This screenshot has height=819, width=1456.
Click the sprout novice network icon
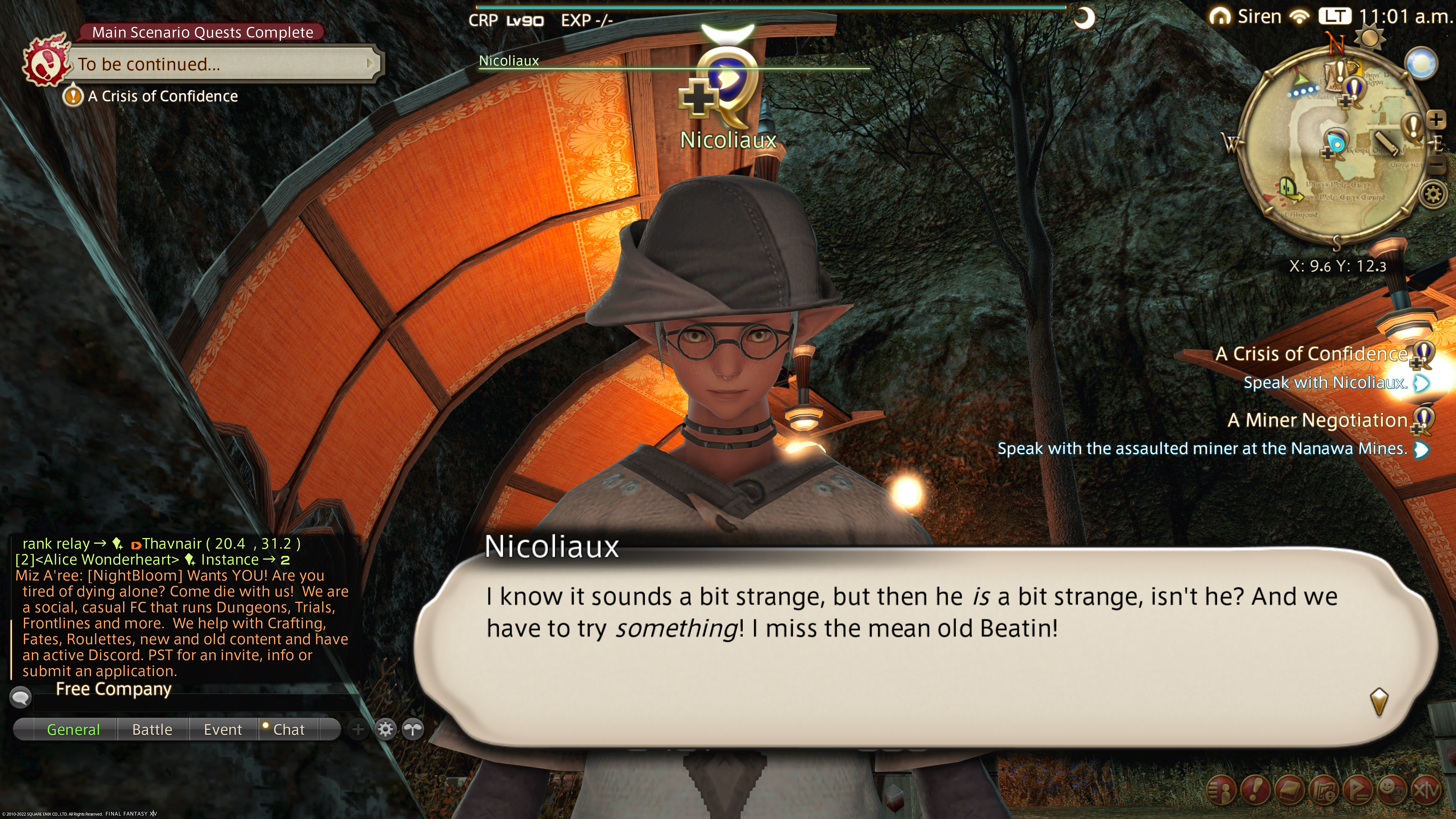(x=413, y=729)
